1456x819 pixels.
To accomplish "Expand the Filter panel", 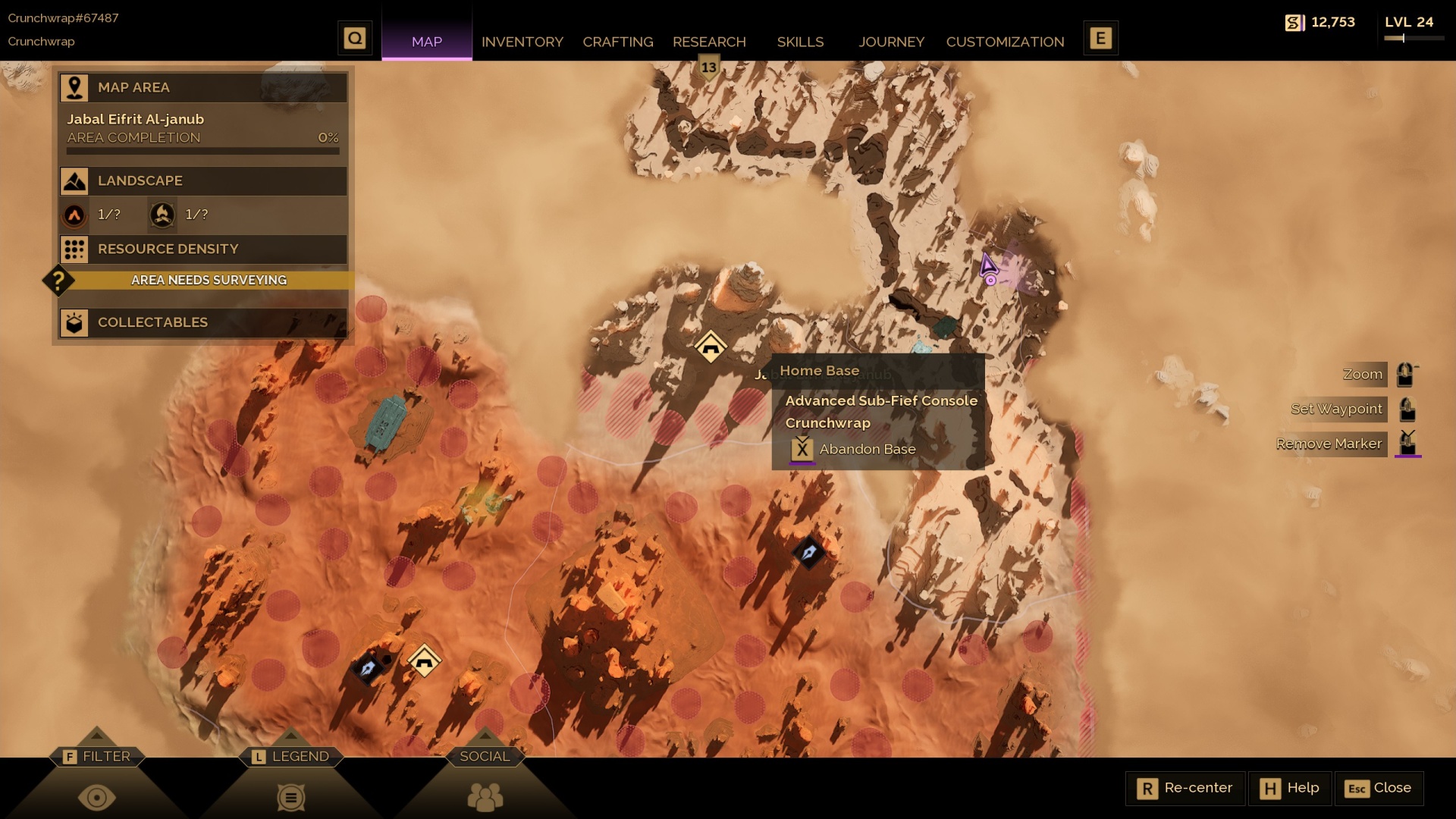I will pyautogui.click(x=96, y=755).
